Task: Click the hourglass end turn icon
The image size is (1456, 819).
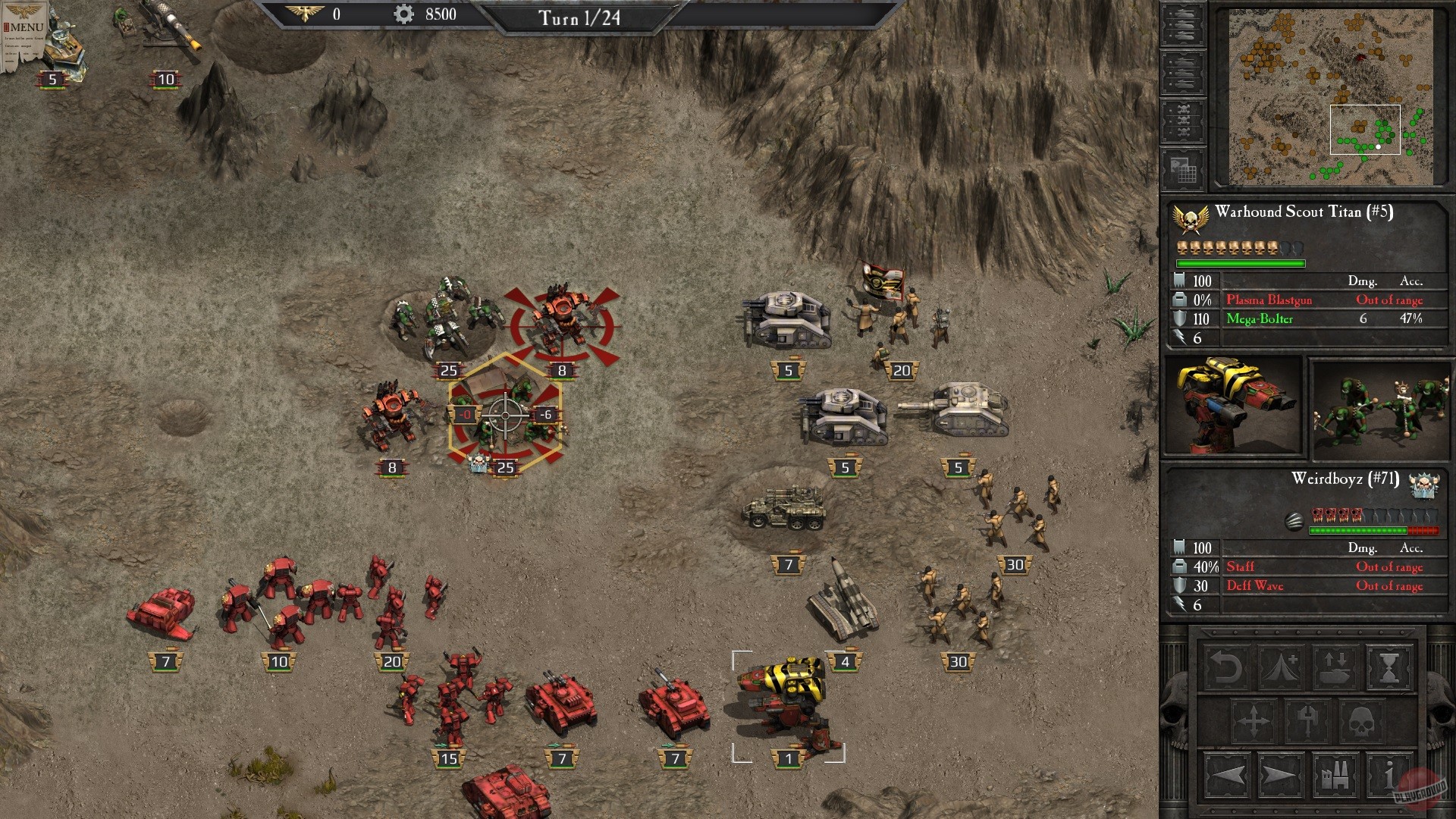Action: coord(1389,668)
